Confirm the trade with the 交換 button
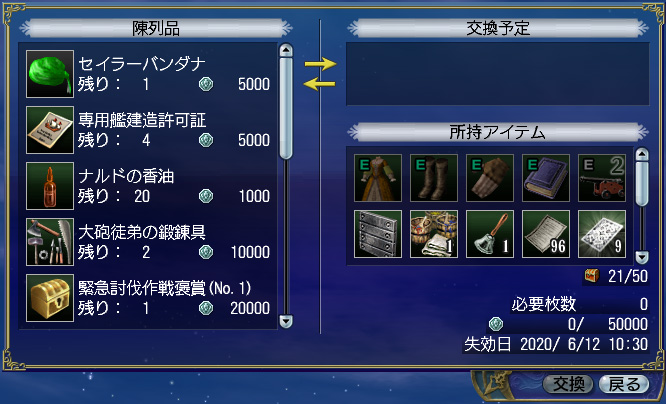The width and height of the screenshot is (666, 404). pos(569,384)
